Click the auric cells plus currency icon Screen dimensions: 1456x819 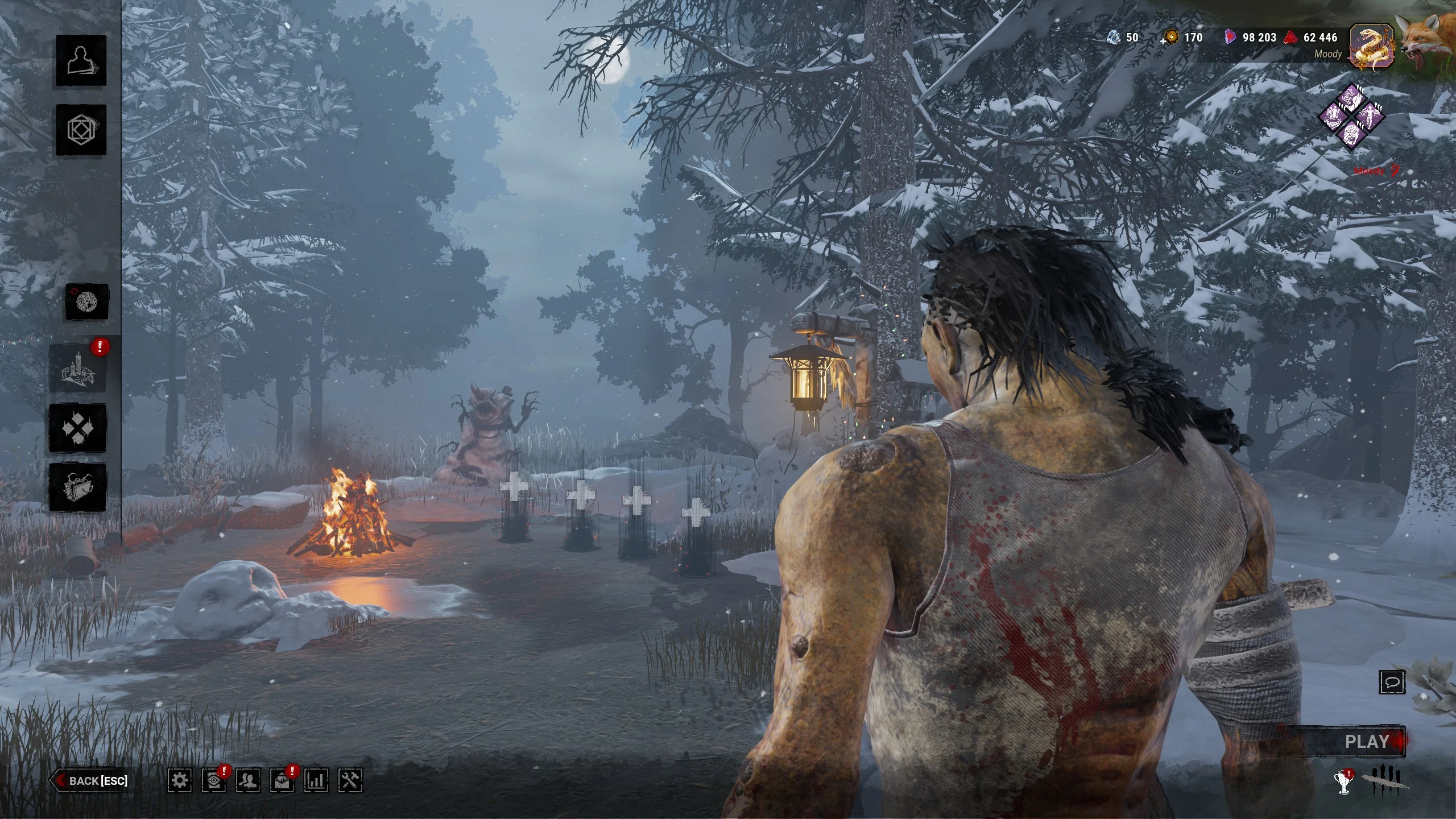pos(1170,38)
